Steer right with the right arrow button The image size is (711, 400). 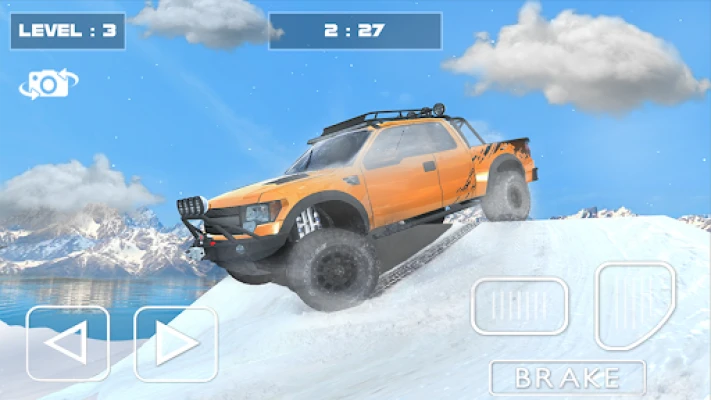click(176, 344)
